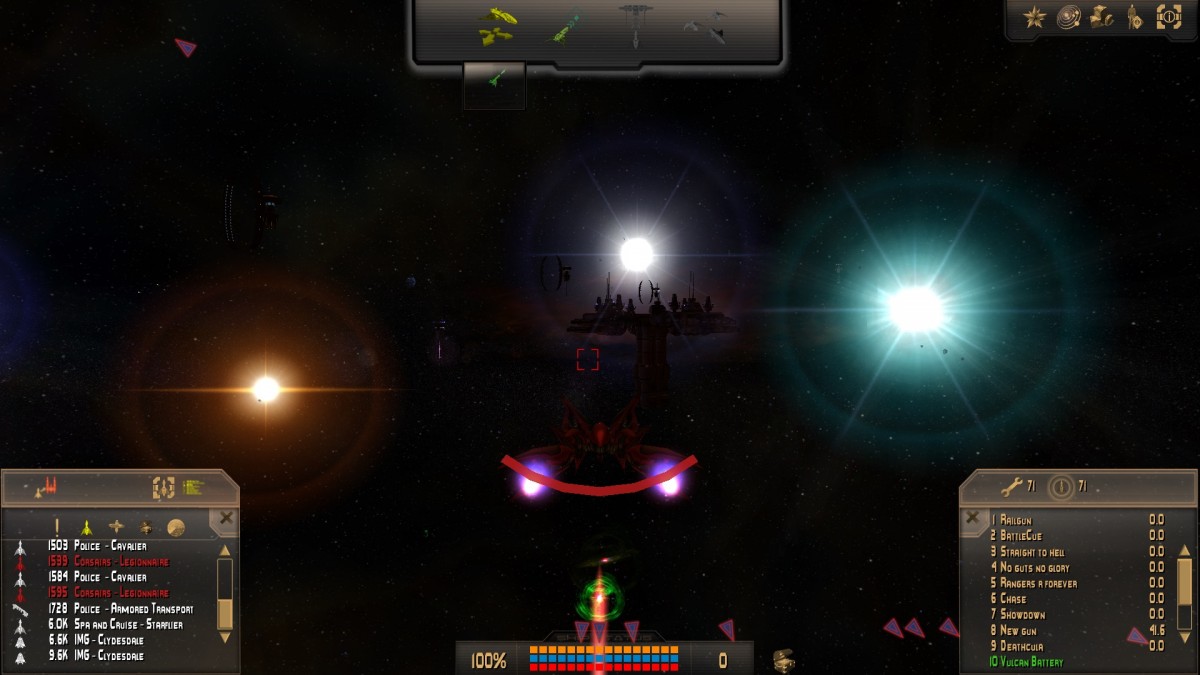This screenshot has width=1200, height=675.
Task: Choose the grey join formation icon
Action: (705, 27)
